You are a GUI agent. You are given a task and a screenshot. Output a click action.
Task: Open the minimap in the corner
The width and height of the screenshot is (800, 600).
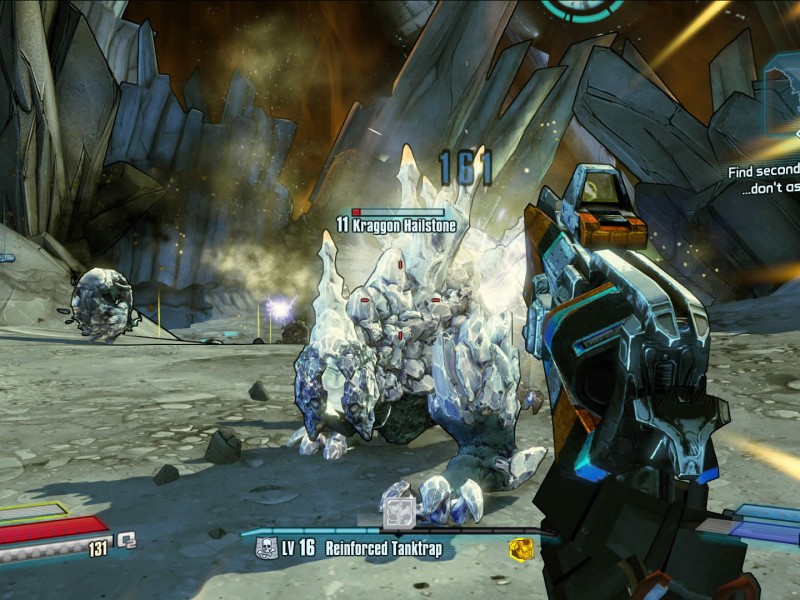point(782,93)
